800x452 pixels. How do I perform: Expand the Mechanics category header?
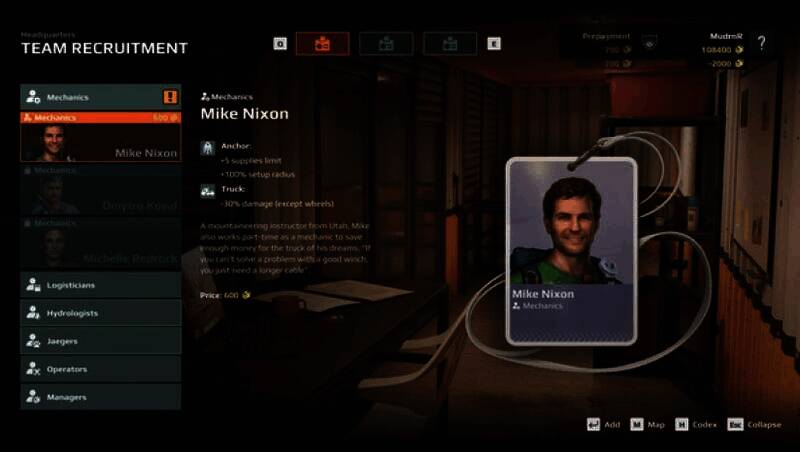coord(100,97)
